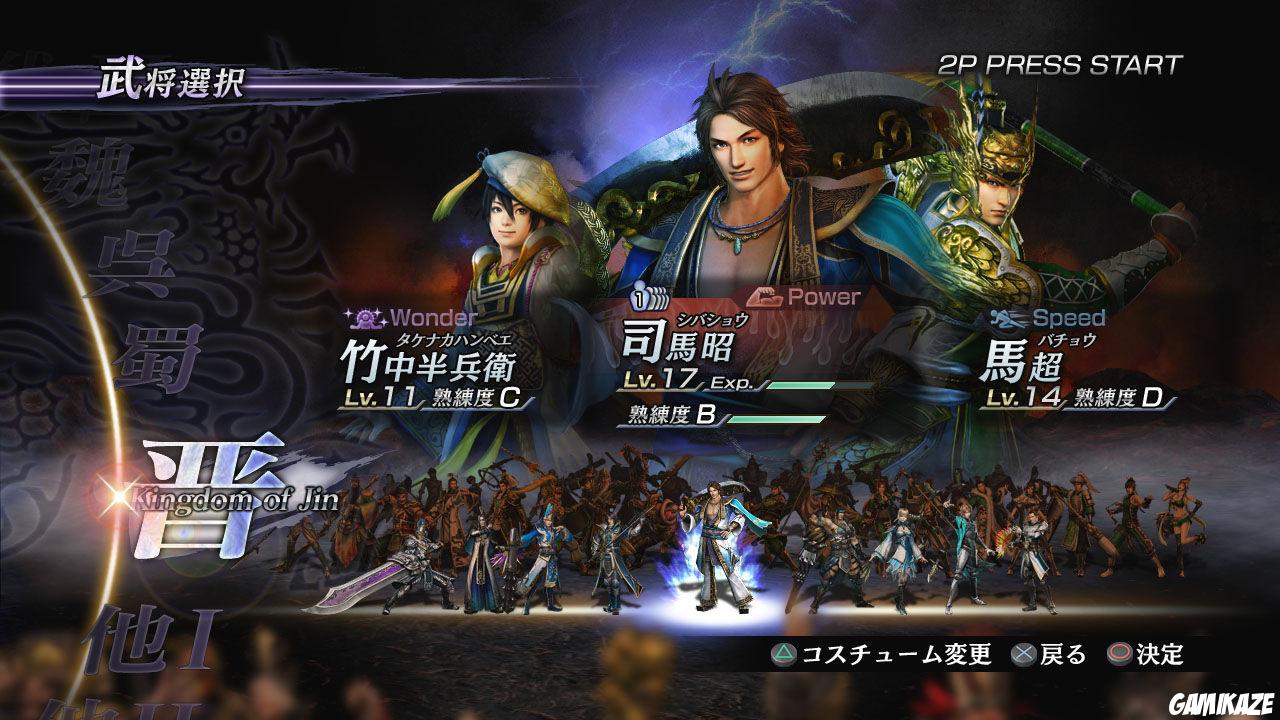Select the Wonder attribute icon above Takenaka Hanbei
Screen dimensions: 1280x720
(367, 318)
